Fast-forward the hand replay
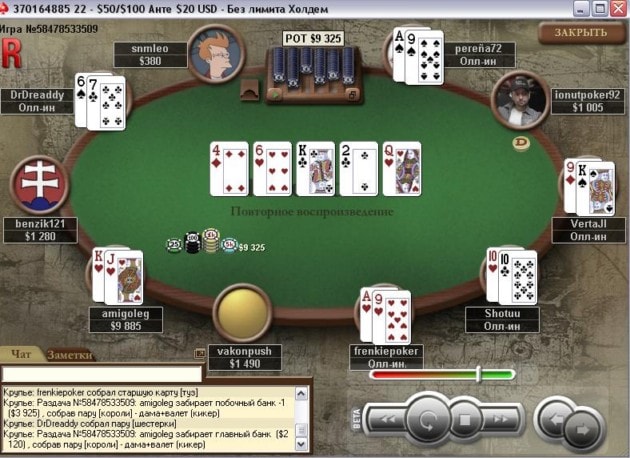The height and width of the screenshot is (458, 630). (503, 419)
